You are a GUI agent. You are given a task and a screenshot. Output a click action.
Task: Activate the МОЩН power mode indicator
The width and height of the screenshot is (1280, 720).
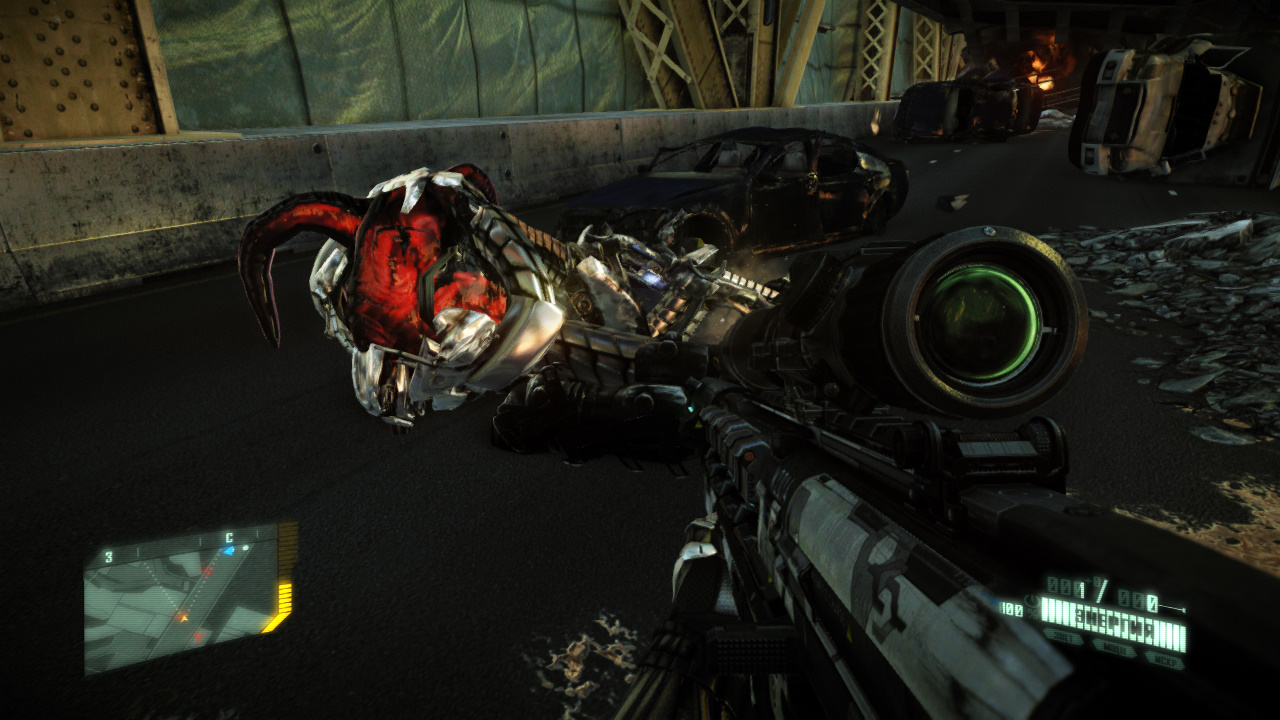pyautogui.click(x=1113, y=648)
